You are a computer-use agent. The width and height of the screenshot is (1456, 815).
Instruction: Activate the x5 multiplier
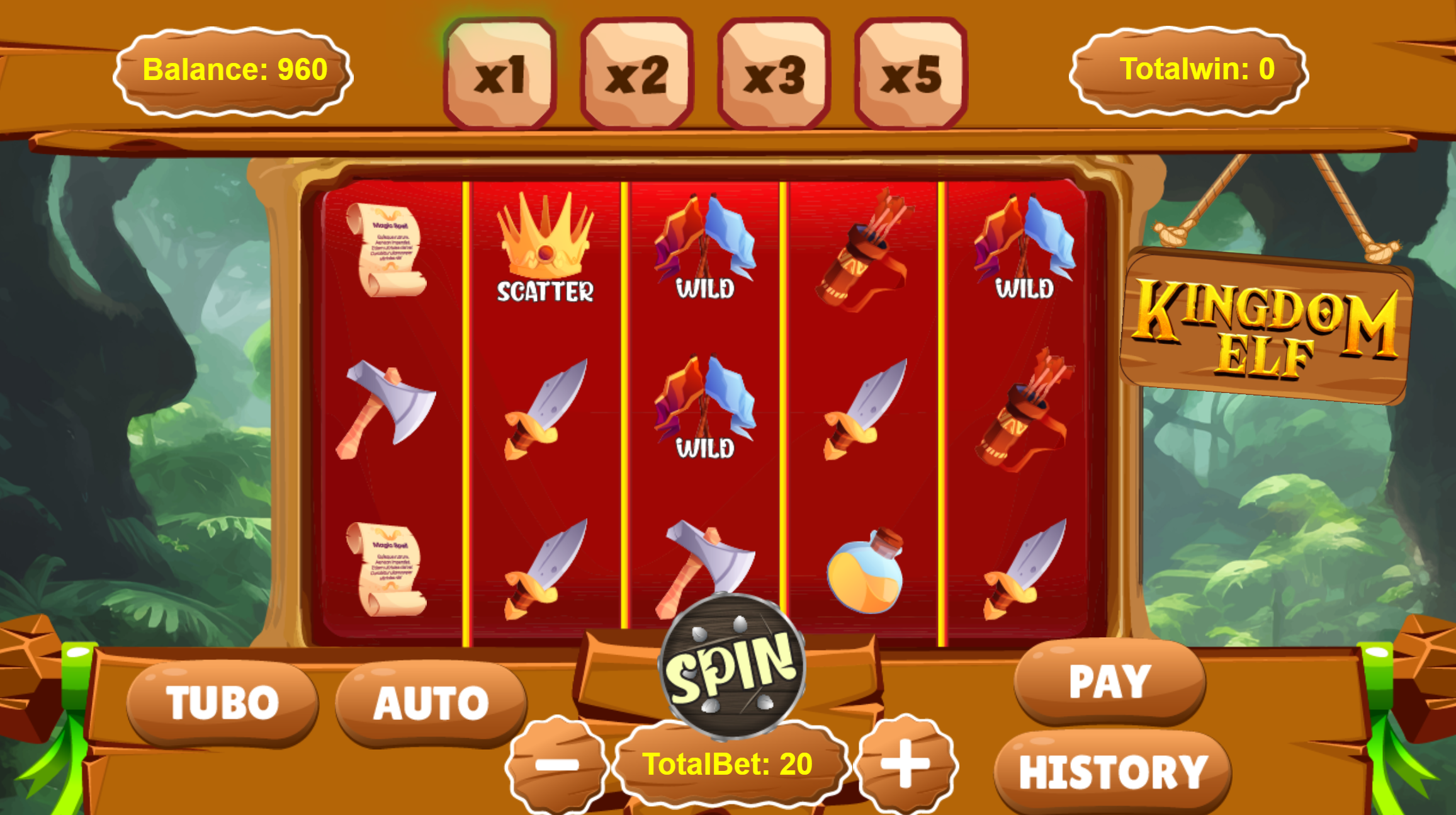coord(911,74)
